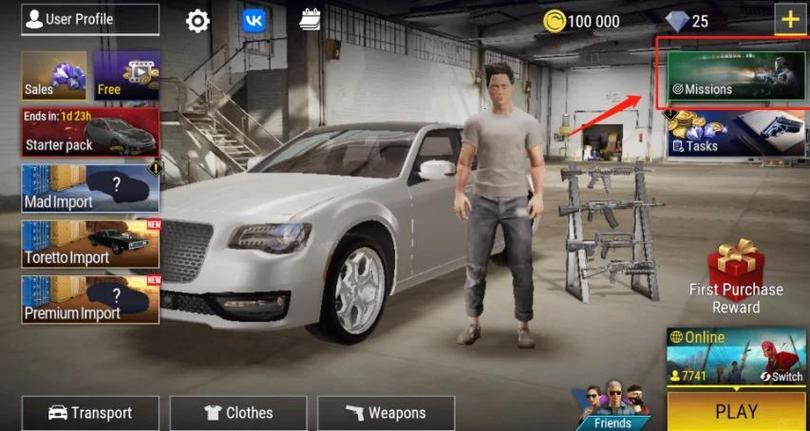Open the Weapons menu
810x431 pixels.
click(386, 412)
